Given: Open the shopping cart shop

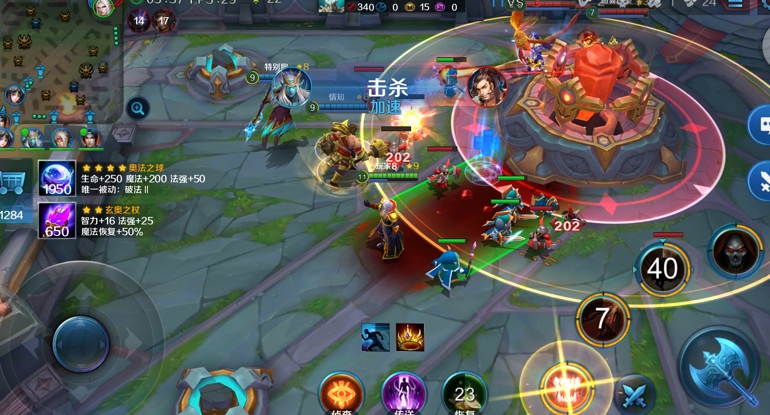Looking at the screenshot, I should click(x=14, y=182).
